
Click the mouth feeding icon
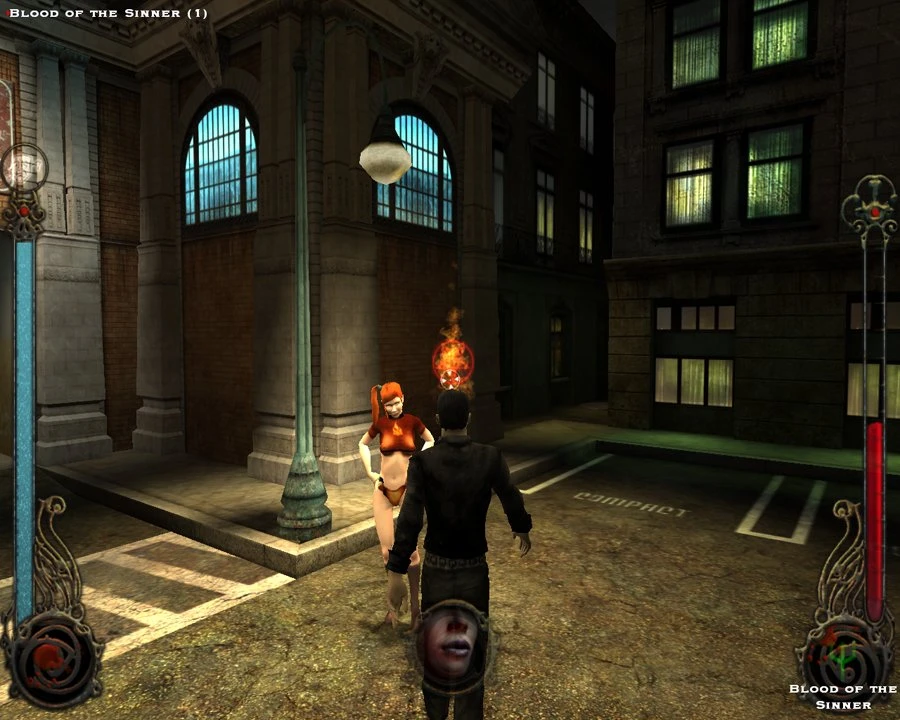click(451, 641)
